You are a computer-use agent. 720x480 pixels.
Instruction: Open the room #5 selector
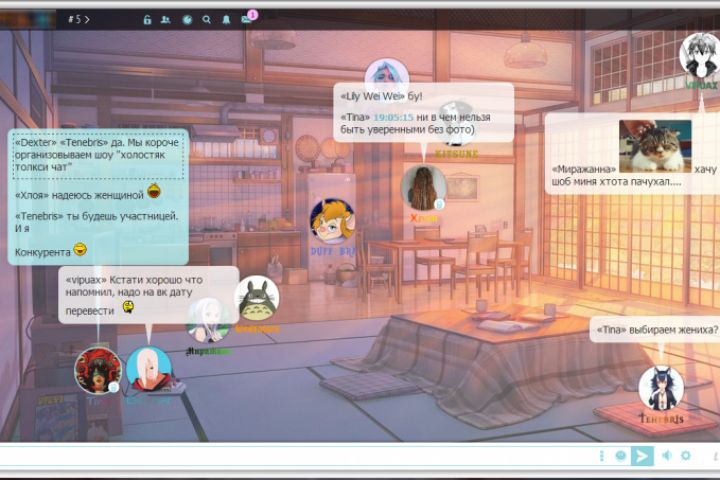pos(79,19)
